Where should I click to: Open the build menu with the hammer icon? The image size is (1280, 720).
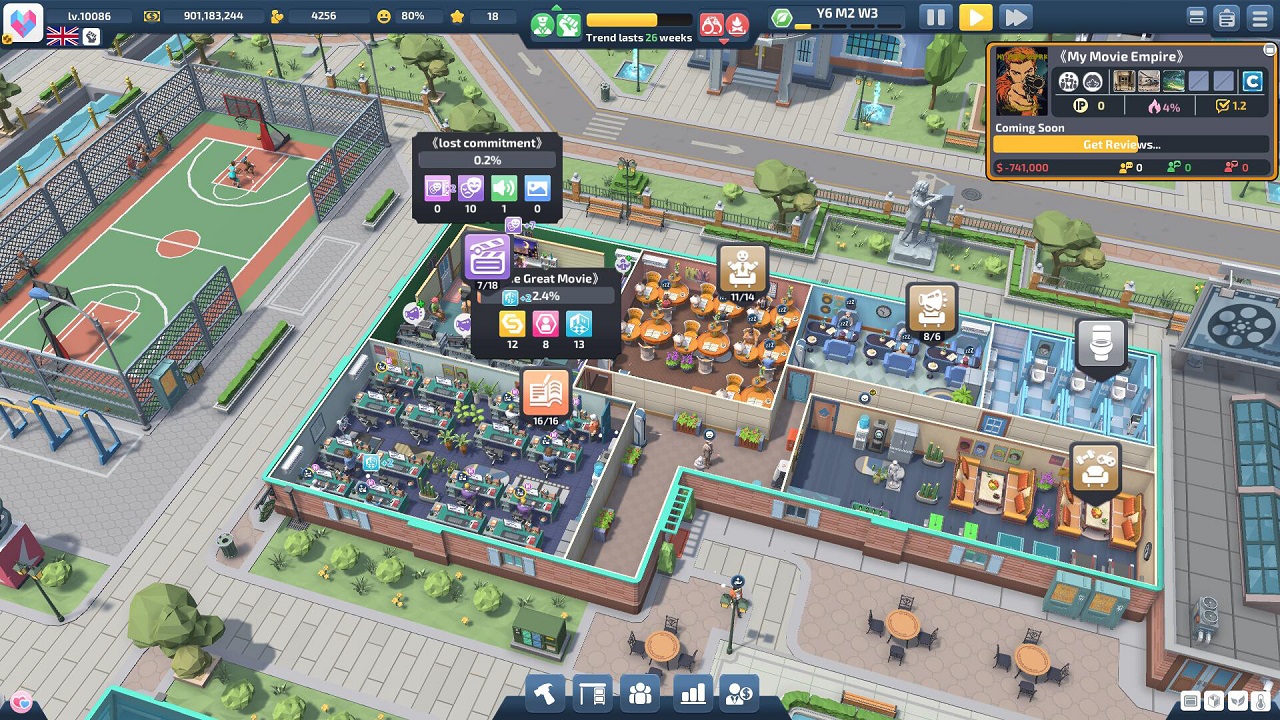(x=545, y=691)
